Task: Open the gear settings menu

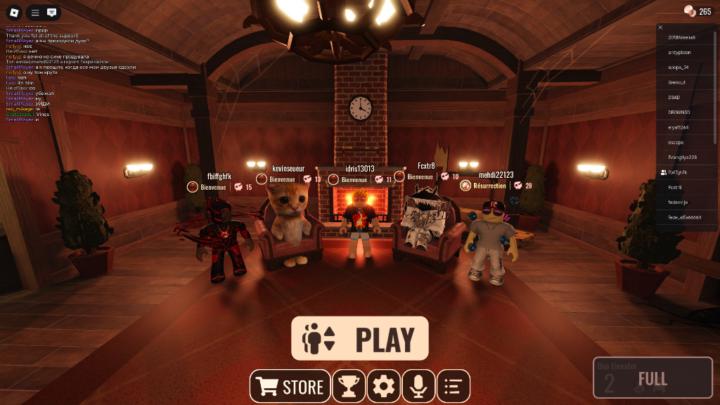Action: pos(383,386)
